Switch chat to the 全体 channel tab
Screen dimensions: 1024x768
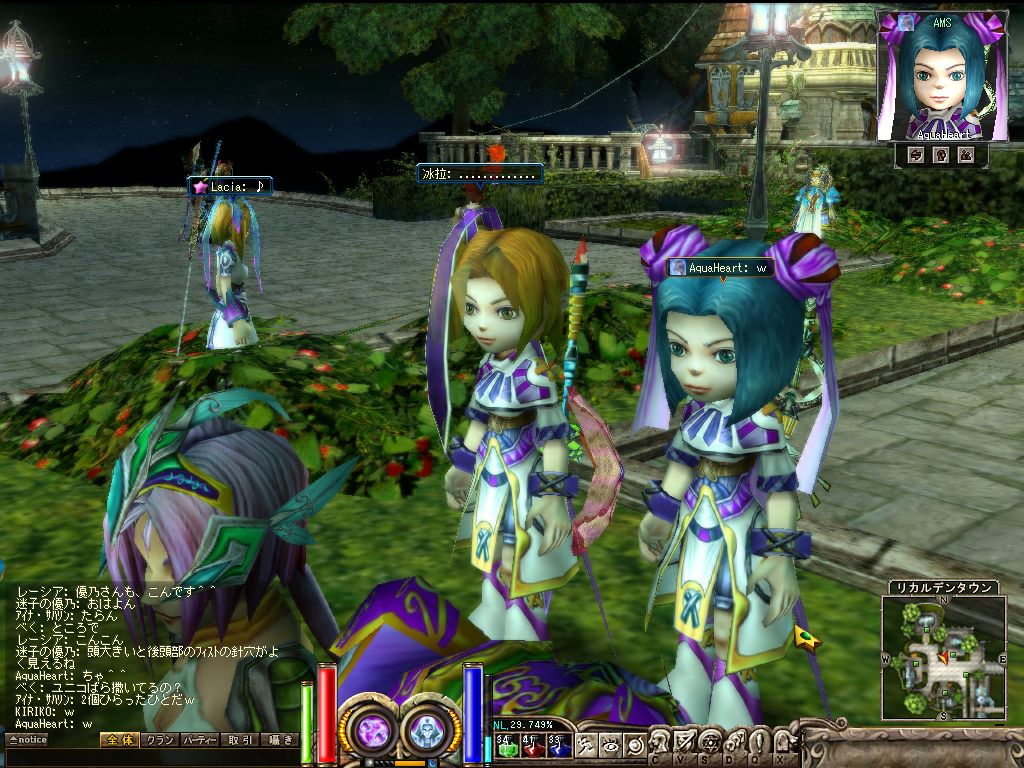coord(118,740)
